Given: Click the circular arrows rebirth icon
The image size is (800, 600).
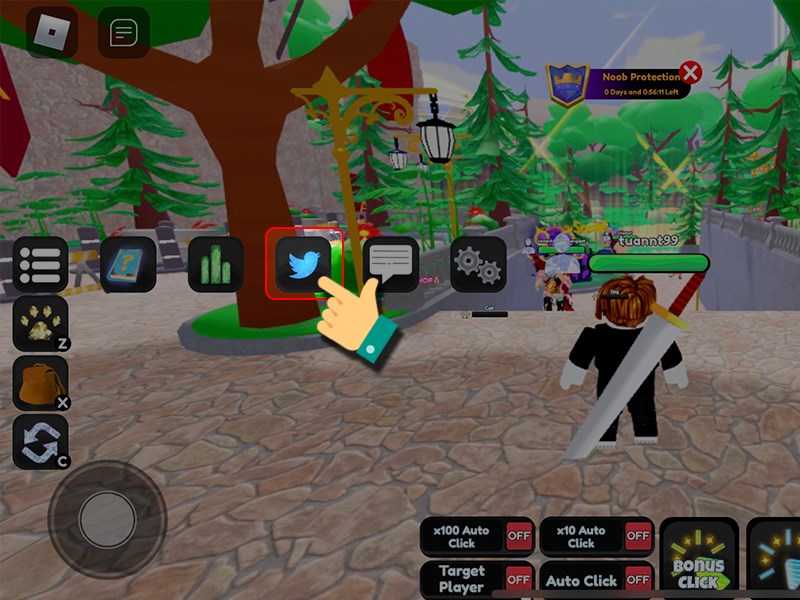Looking at the screenshot, I should (x=40, y=442).
